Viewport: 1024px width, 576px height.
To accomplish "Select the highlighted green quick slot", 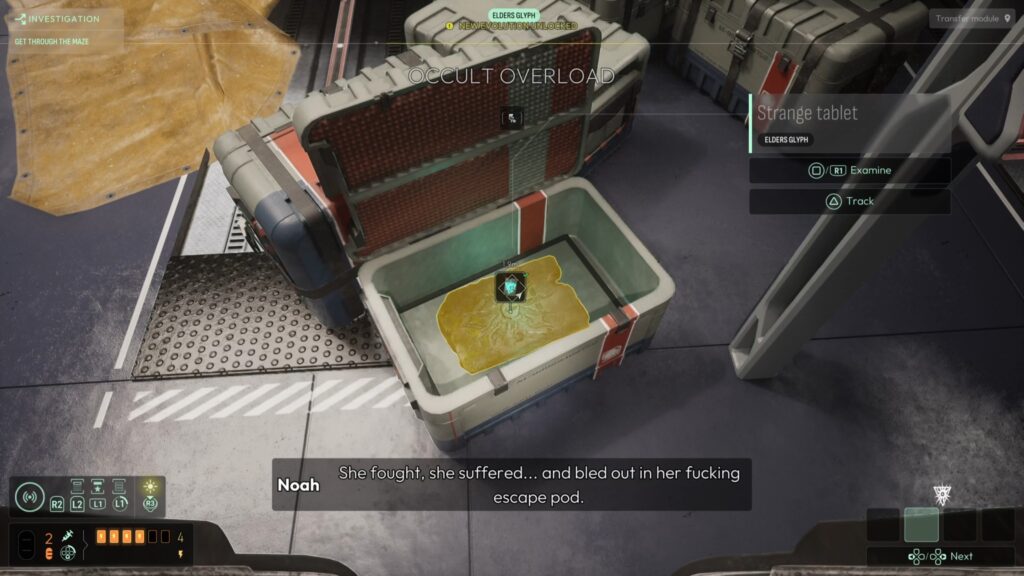I will 921,525.
